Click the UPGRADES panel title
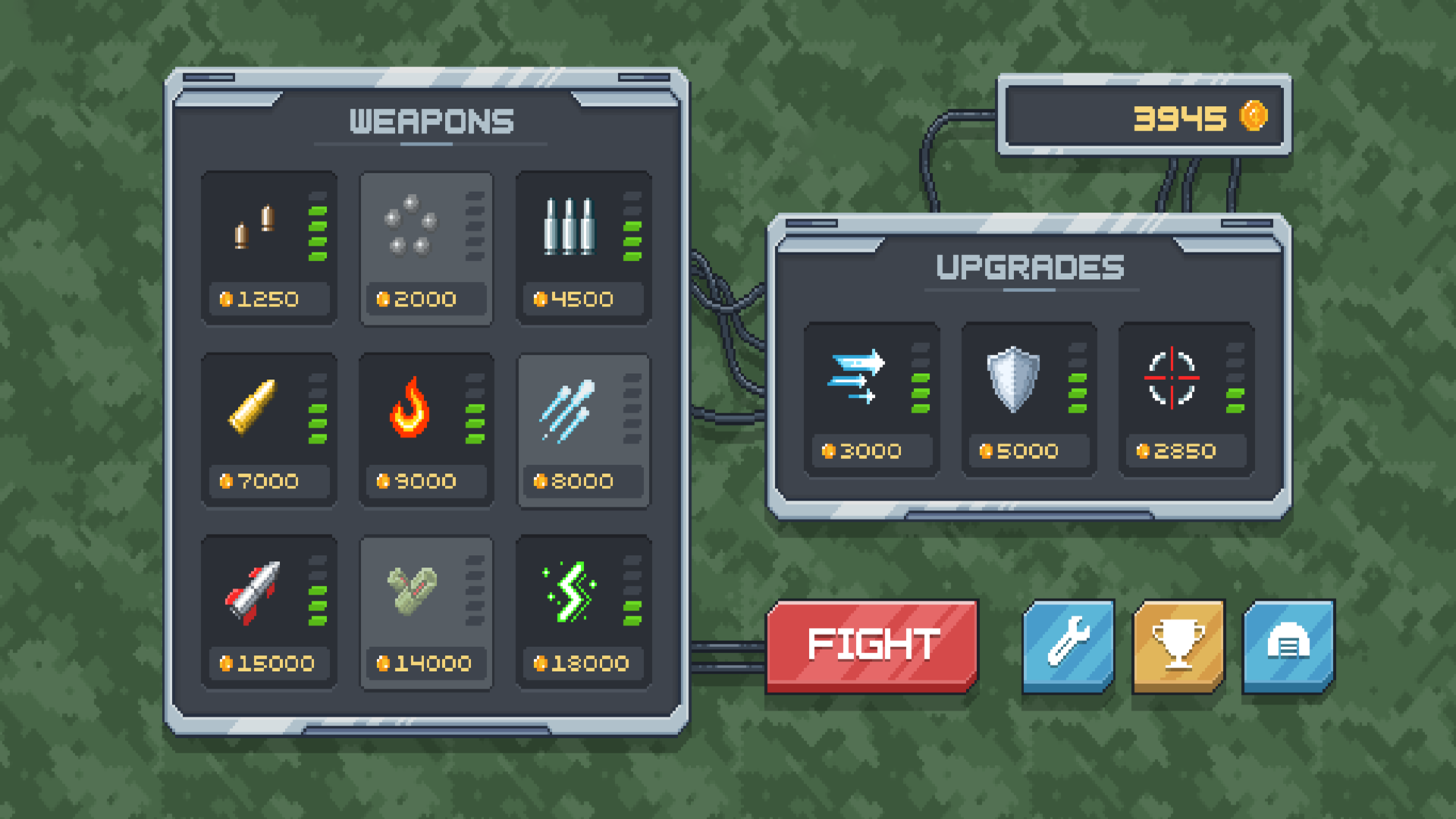Screen dimensions: 1456x819 point(1029,267)
